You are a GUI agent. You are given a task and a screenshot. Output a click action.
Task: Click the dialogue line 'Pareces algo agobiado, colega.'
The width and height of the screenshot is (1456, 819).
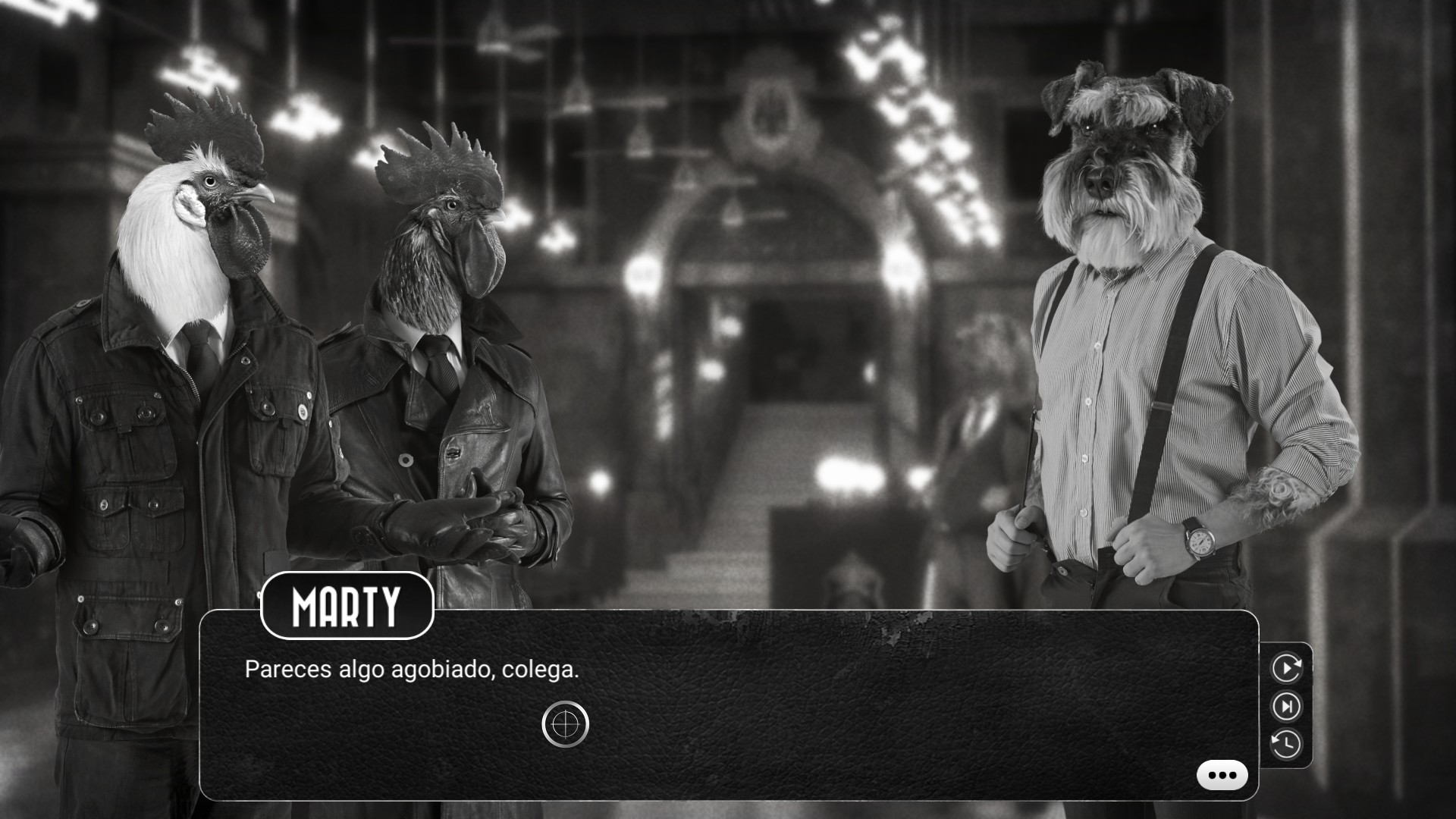pyautogui.click(x=412, y=669)
